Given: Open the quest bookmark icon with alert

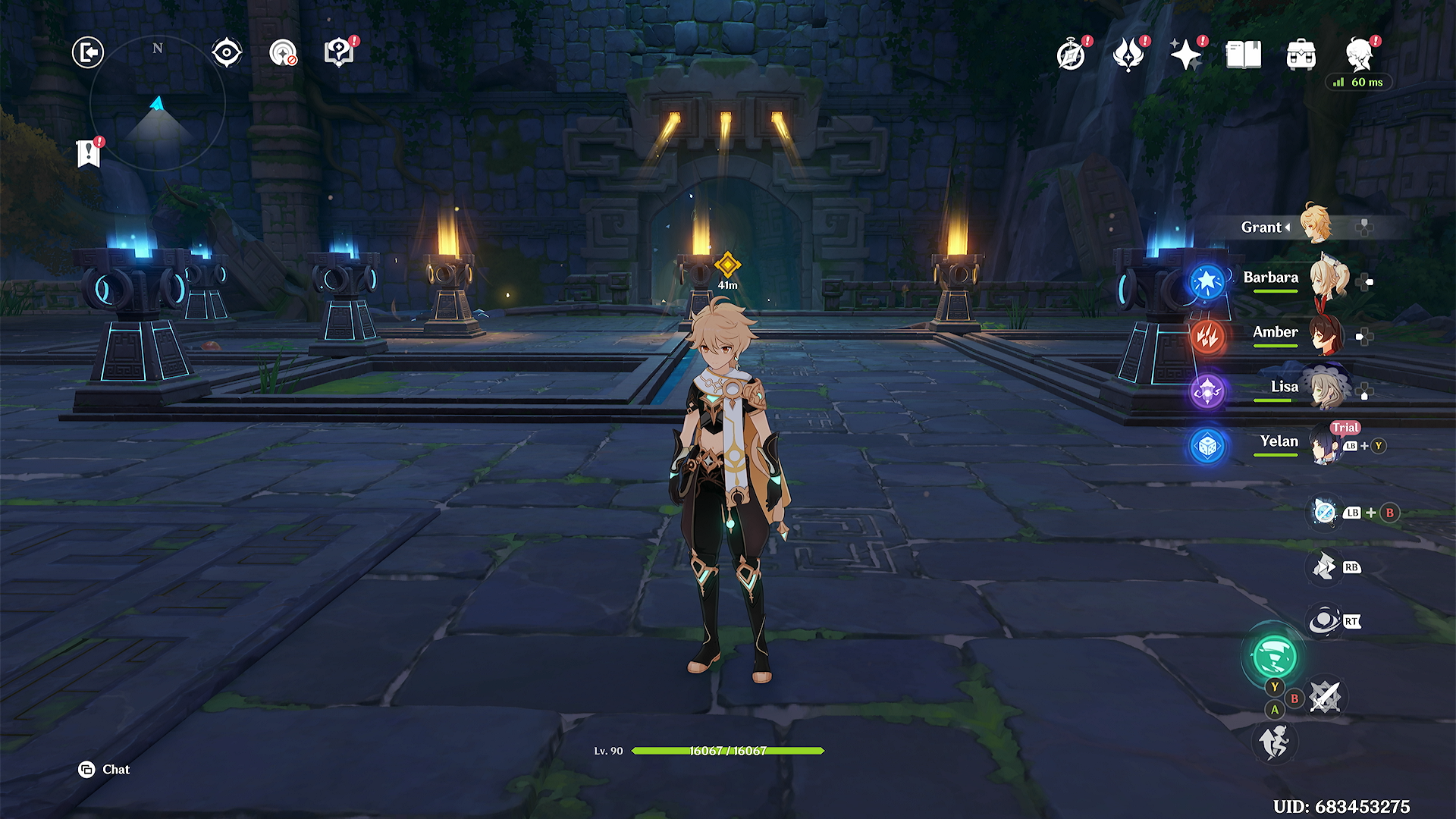Looking at the screenshot, I should [x=89, y=153].
